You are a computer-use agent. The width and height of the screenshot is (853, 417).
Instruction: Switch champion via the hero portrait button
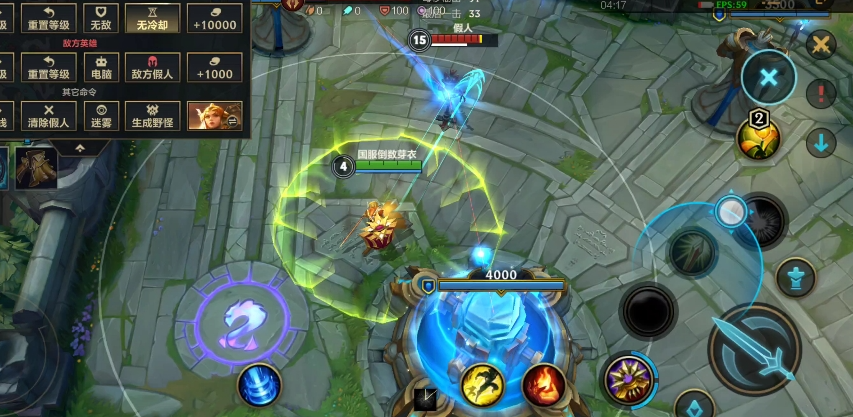coord(214,116)
